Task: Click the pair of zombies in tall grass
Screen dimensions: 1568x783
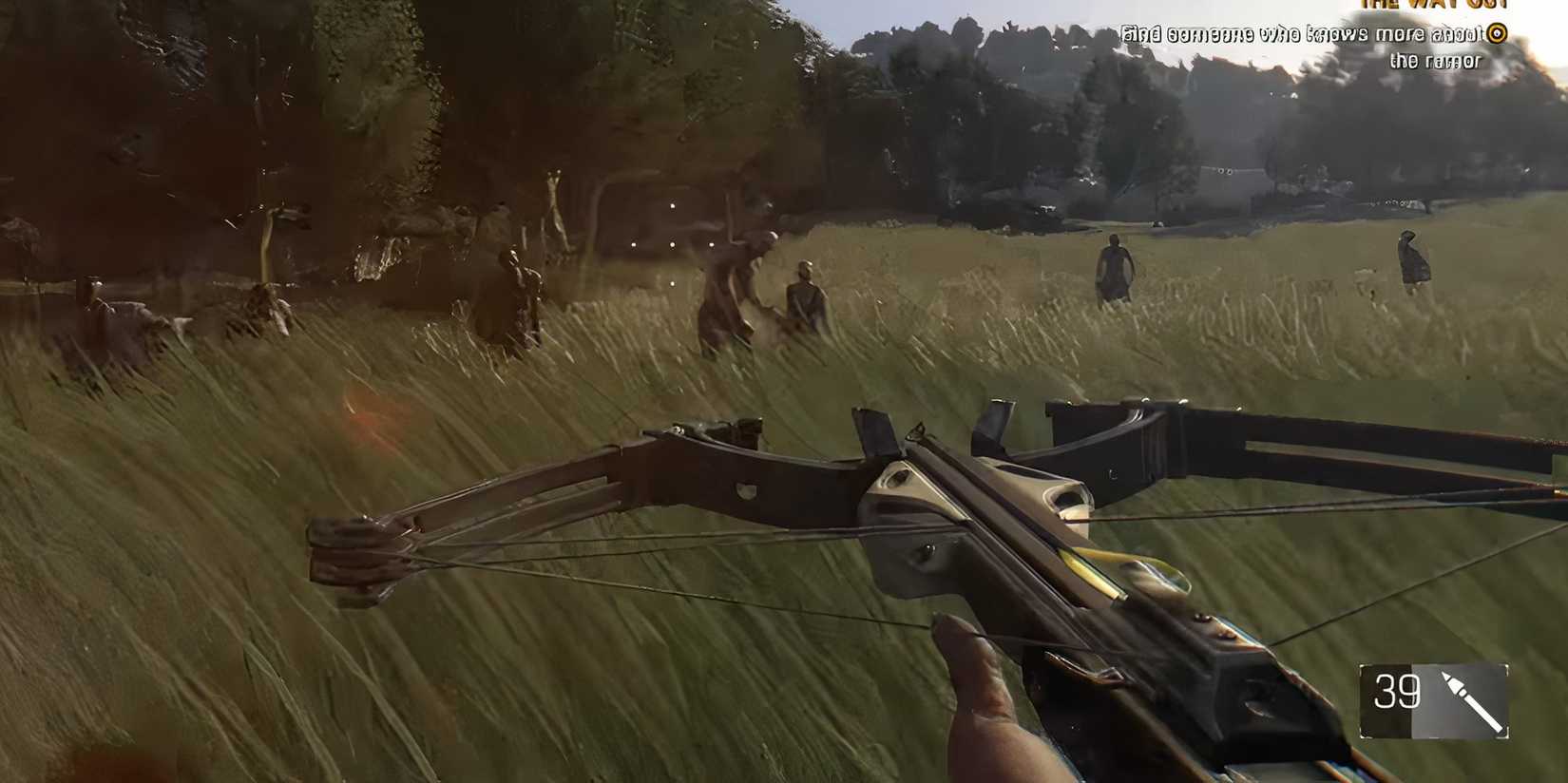Action: (760, 295)
